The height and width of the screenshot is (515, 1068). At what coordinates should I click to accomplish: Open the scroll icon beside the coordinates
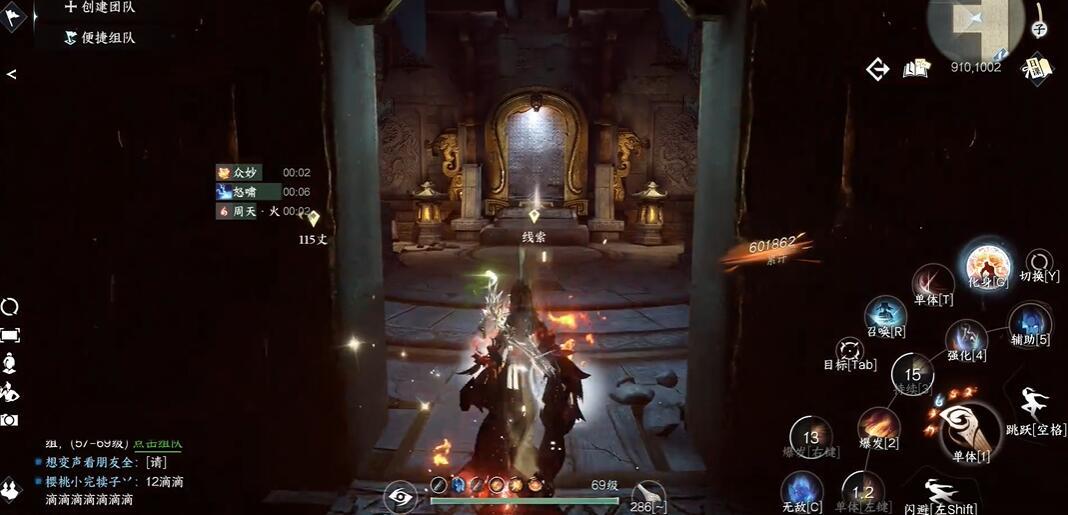1037,68
